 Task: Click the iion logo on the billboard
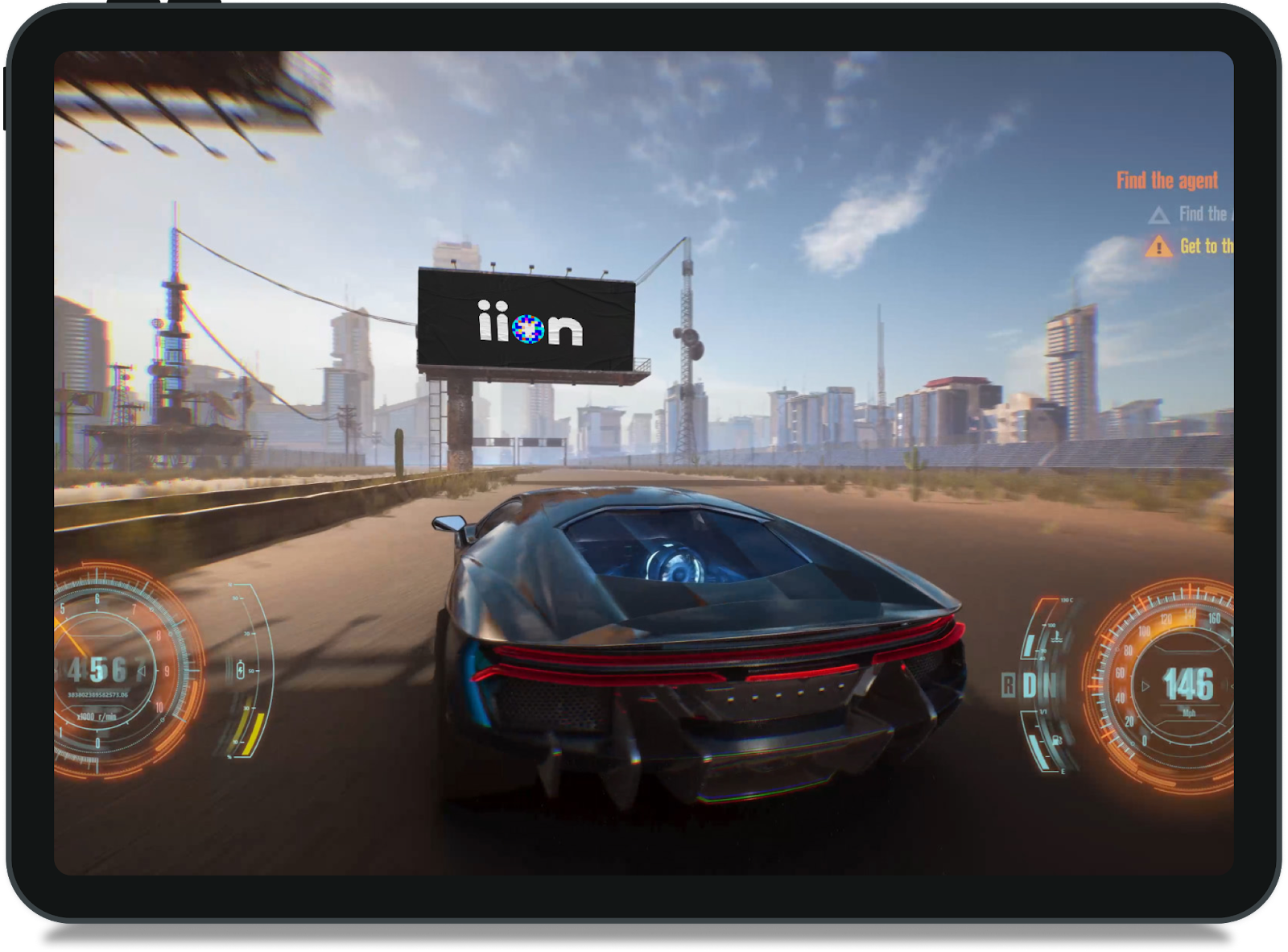pos(529,323)
